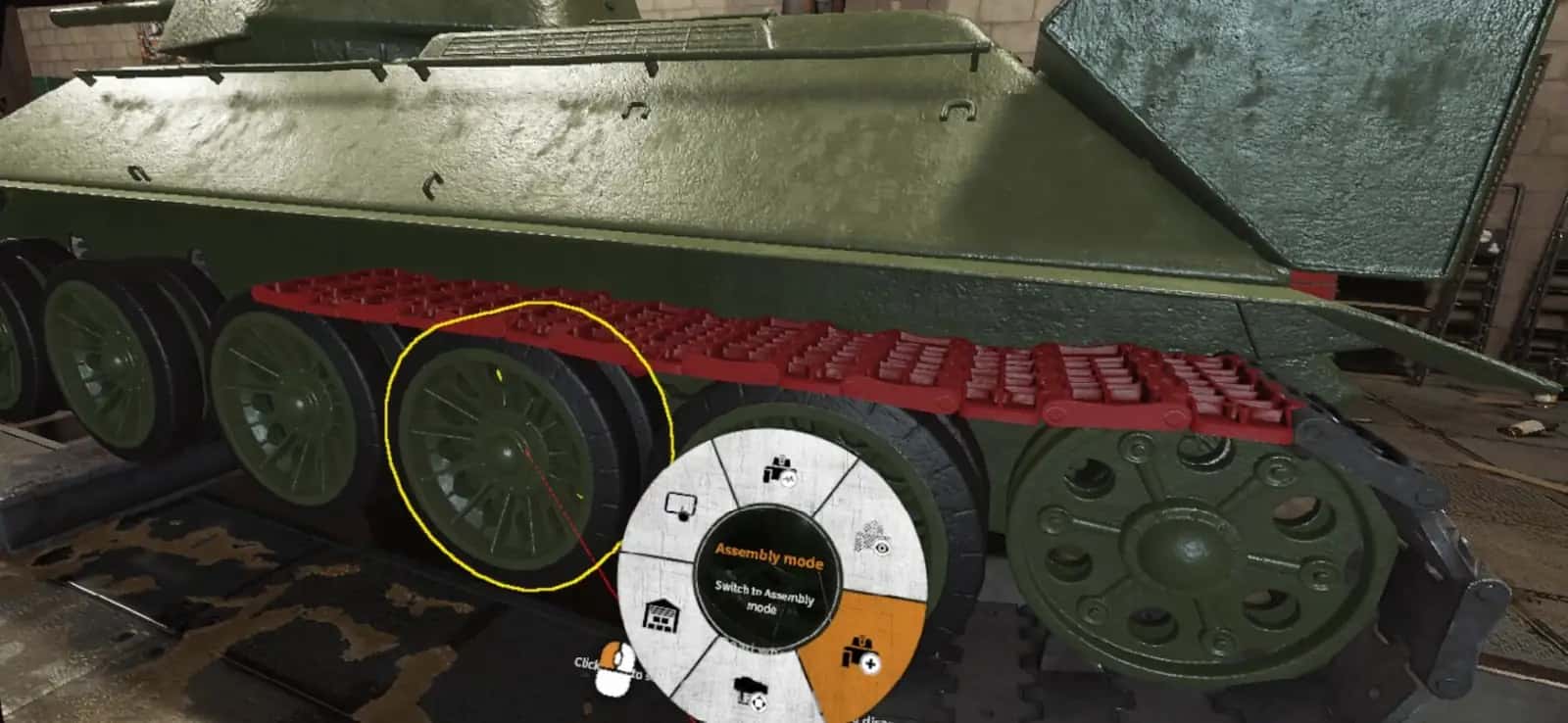Click the garage icon on the radial menu
Image resolution: width=1568 pixels, height=723 pixels.
pyautogui.click(x=661, y=616)
